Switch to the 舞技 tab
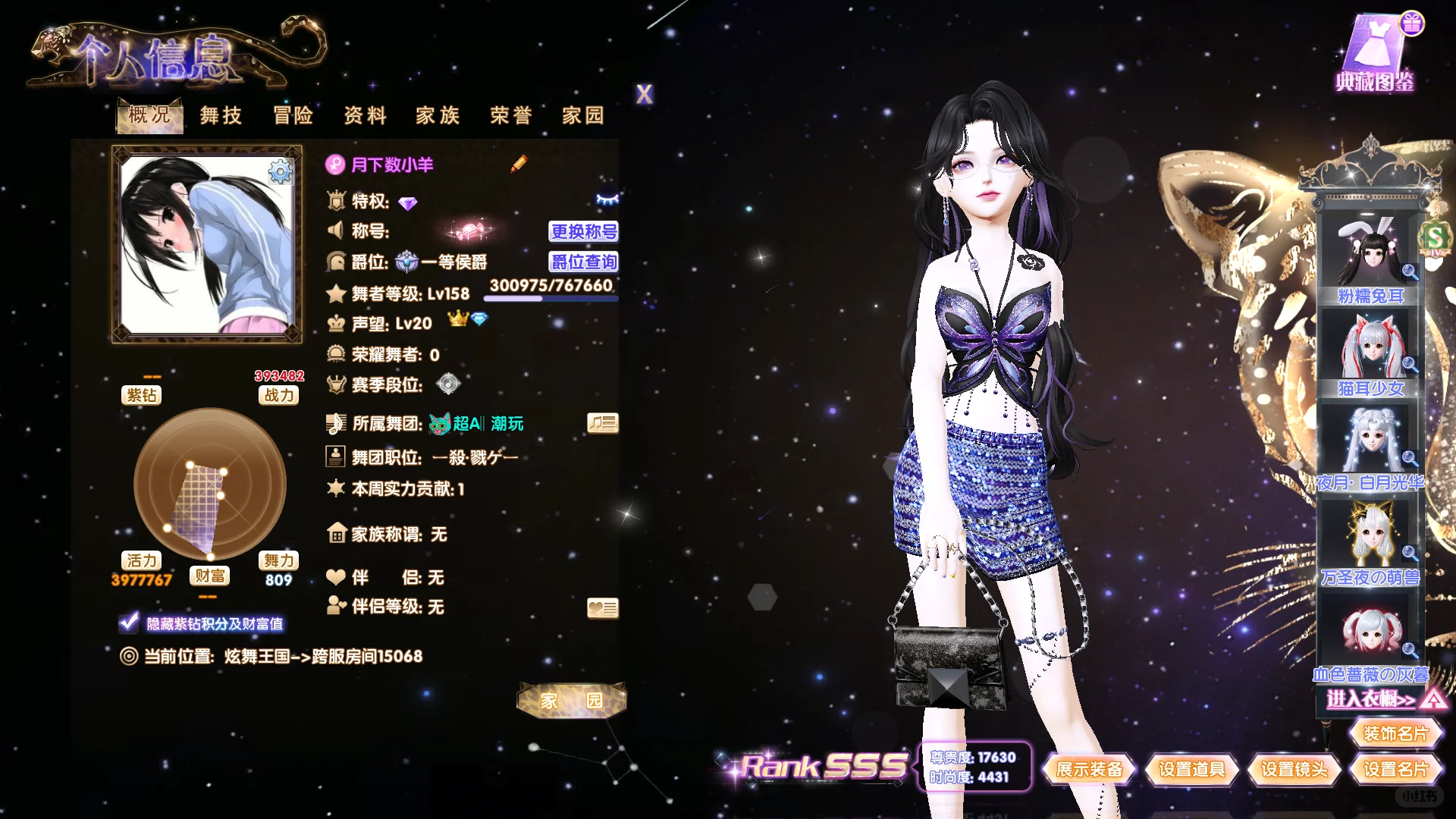The height and width of the screenshot is (819, 1456). pos(221,115)
